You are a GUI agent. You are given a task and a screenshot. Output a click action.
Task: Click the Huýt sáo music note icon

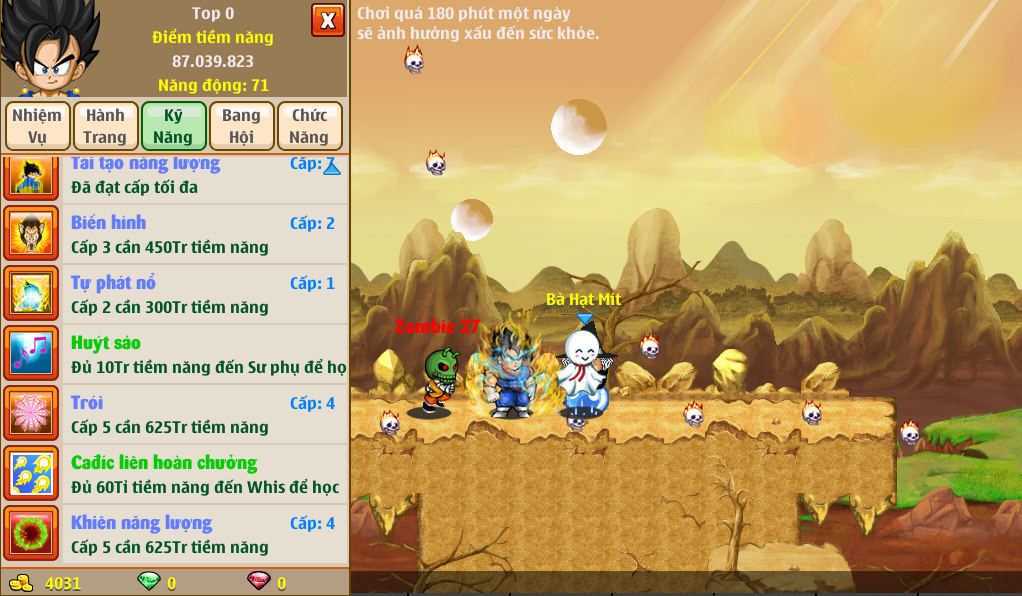(x=32, y=354)
